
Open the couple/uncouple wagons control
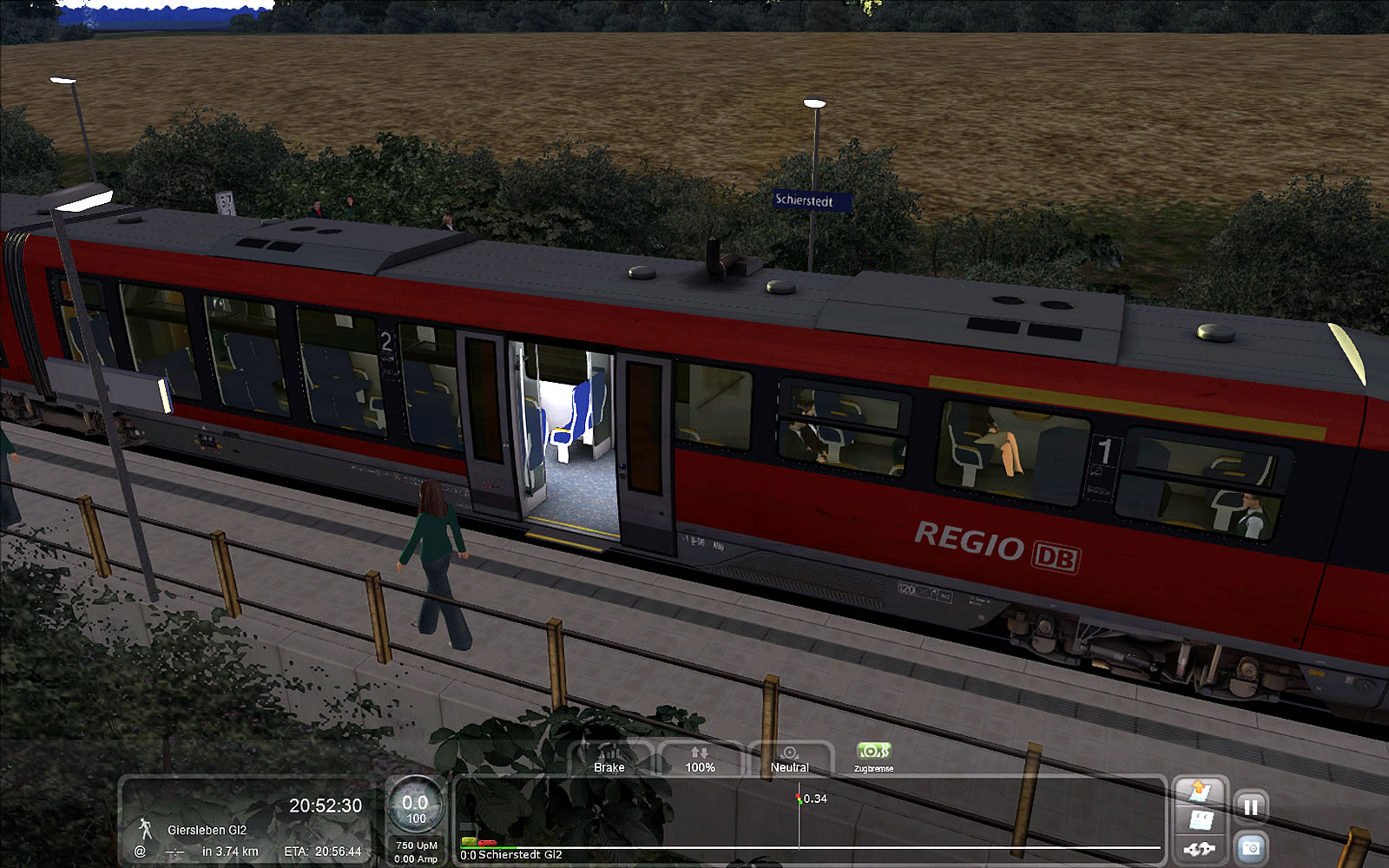click(1199, 849)
